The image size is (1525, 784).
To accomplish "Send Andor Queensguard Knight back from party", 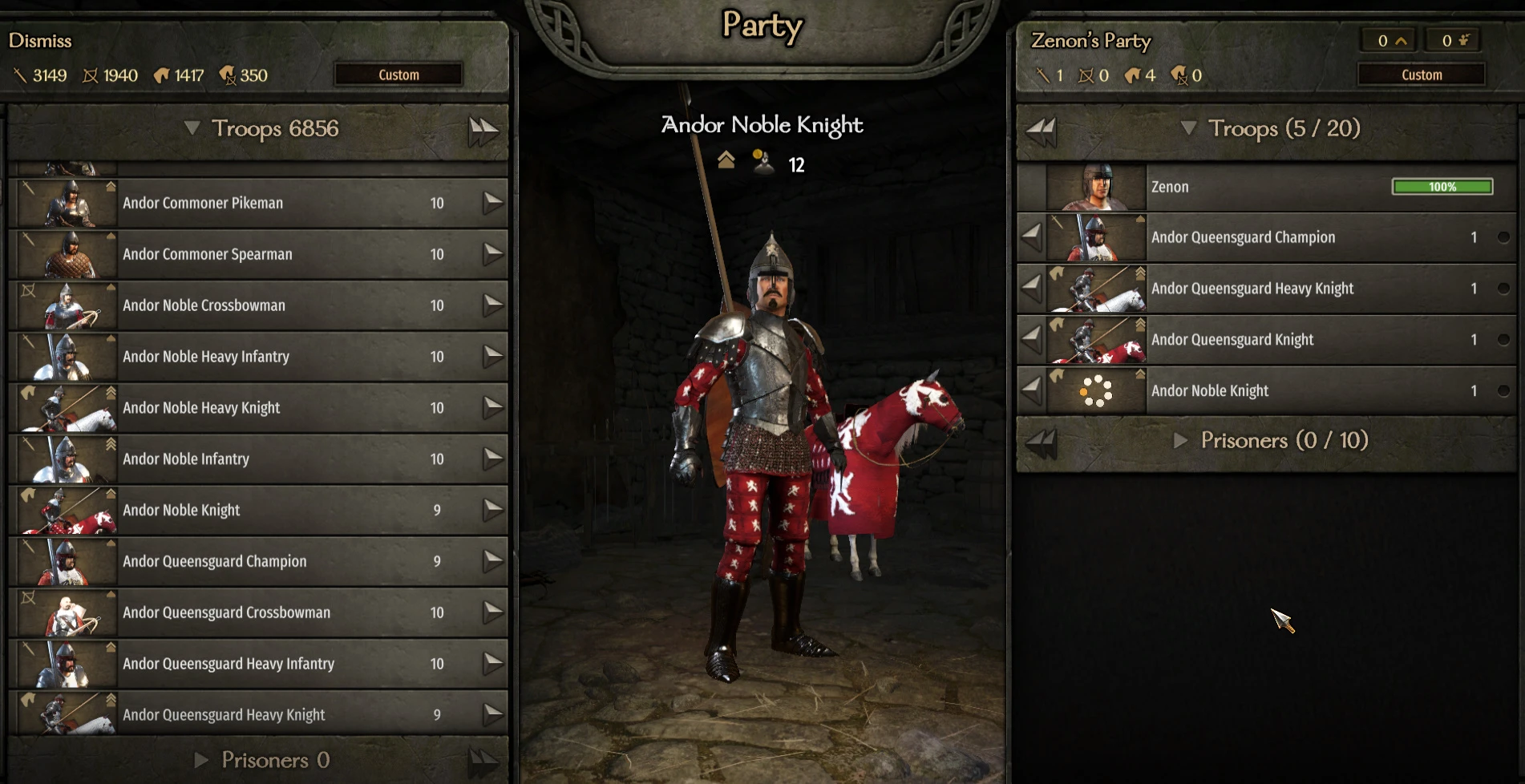I will tap(1032, 340).
